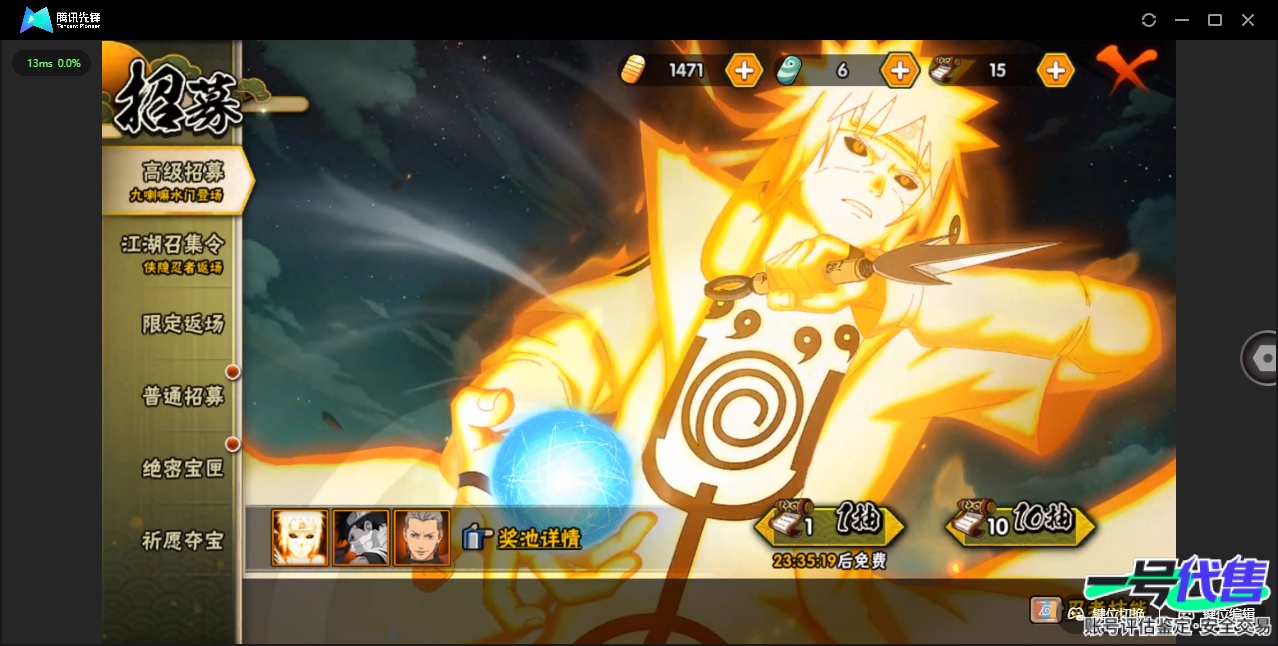
Task: Select the masked dark-haired ninja portrait
Action: [x=361, y=538]
